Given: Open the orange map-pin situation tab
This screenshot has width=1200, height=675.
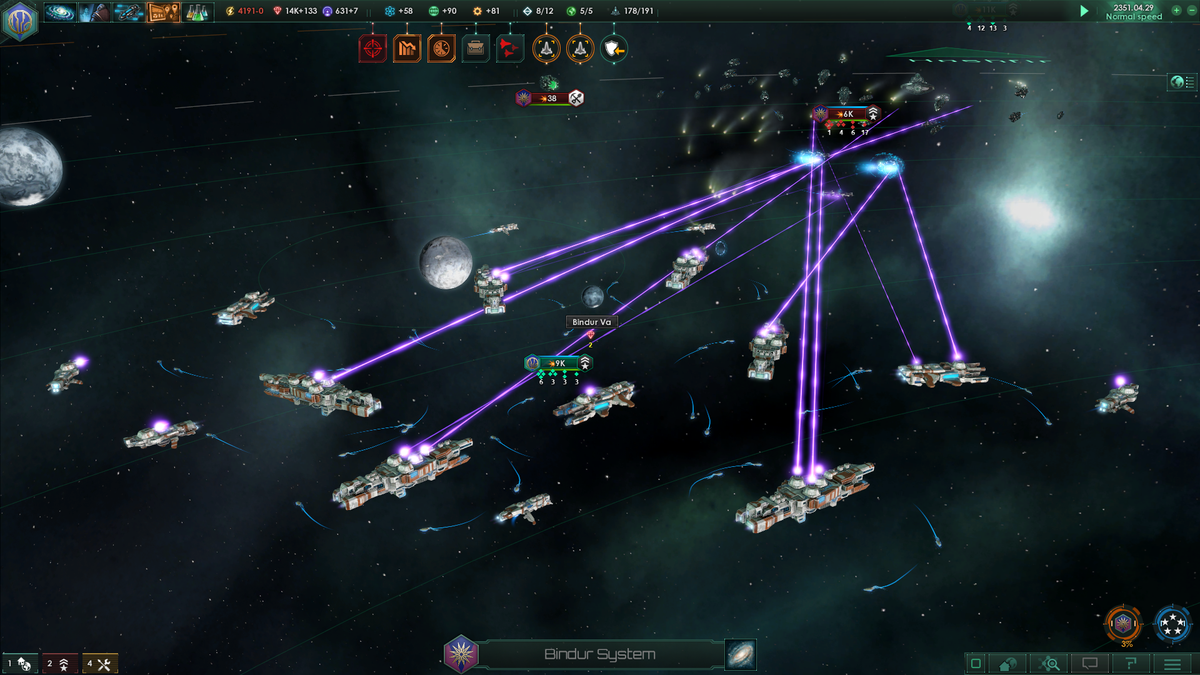Looking at the screenshot, I should pyautogui.click(x=162, y=12).
